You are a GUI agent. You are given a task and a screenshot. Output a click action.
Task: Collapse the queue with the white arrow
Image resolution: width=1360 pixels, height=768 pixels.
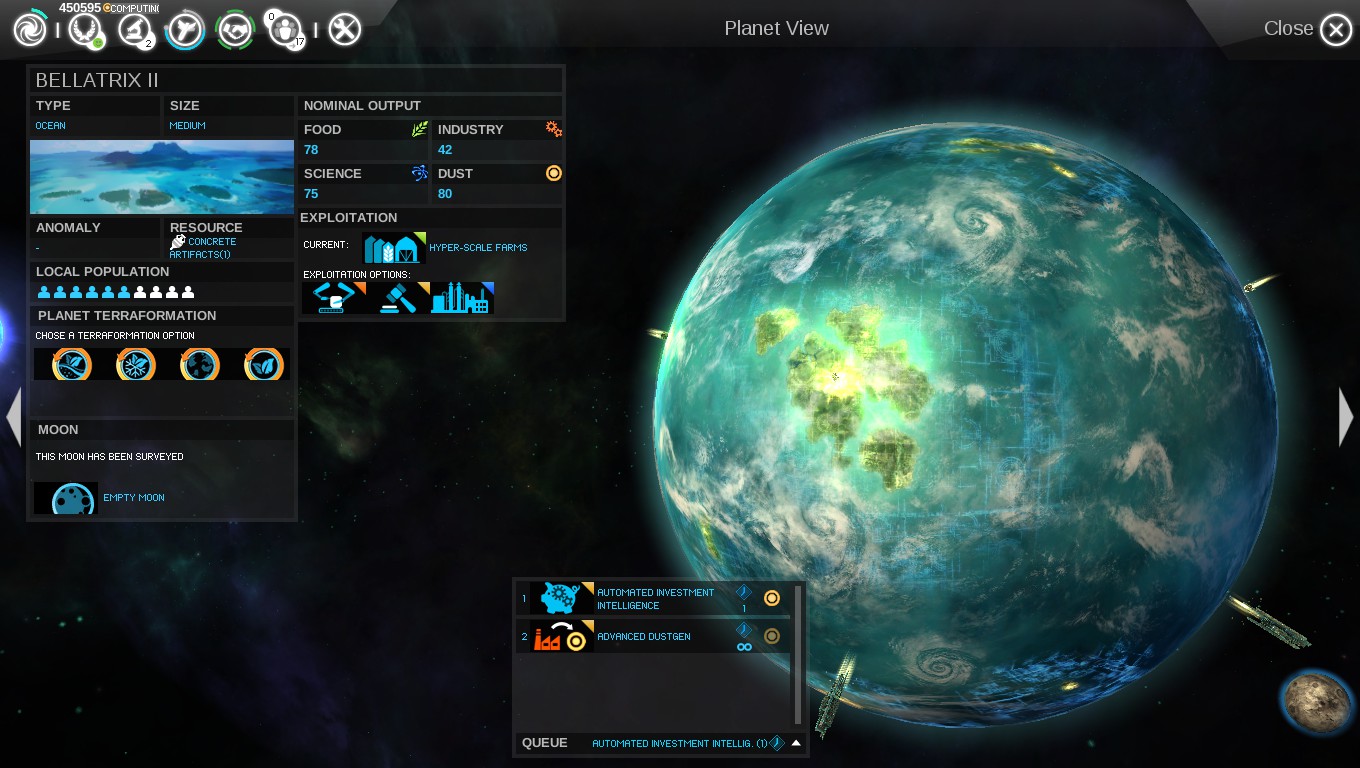click(x=796, y=743)
